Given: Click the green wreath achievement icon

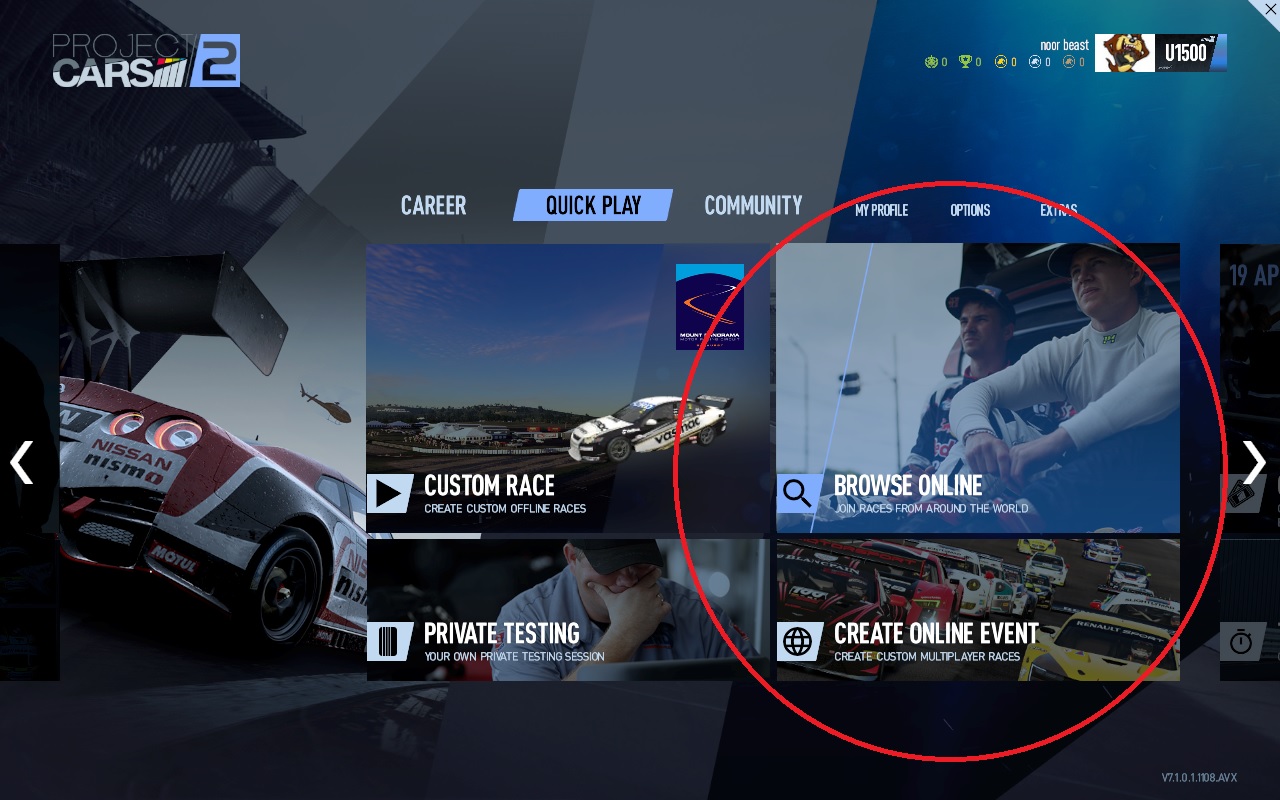Looking at the screenshot, I should (931, 61).
